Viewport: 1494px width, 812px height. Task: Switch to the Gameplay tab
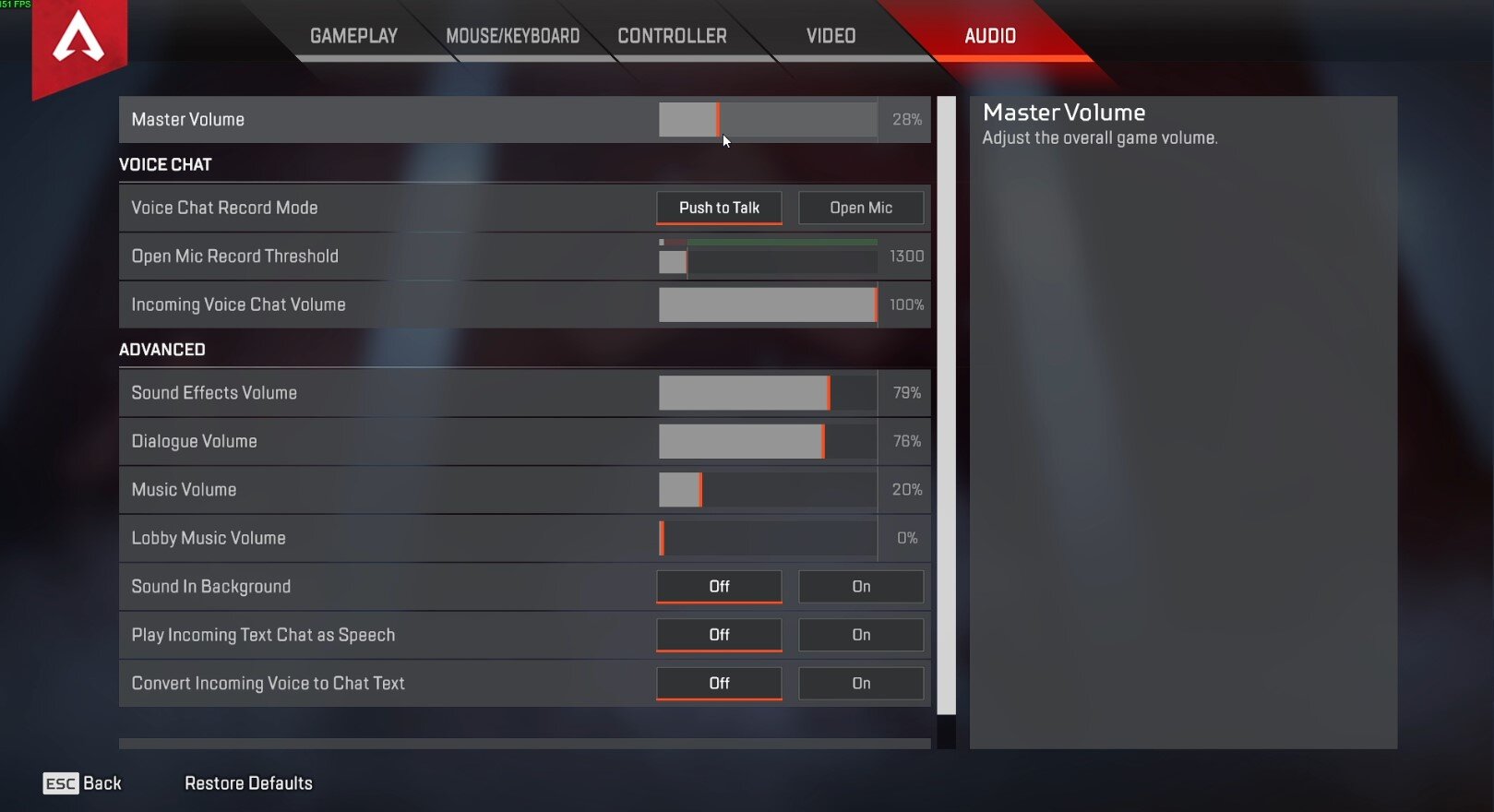point(353,36)
